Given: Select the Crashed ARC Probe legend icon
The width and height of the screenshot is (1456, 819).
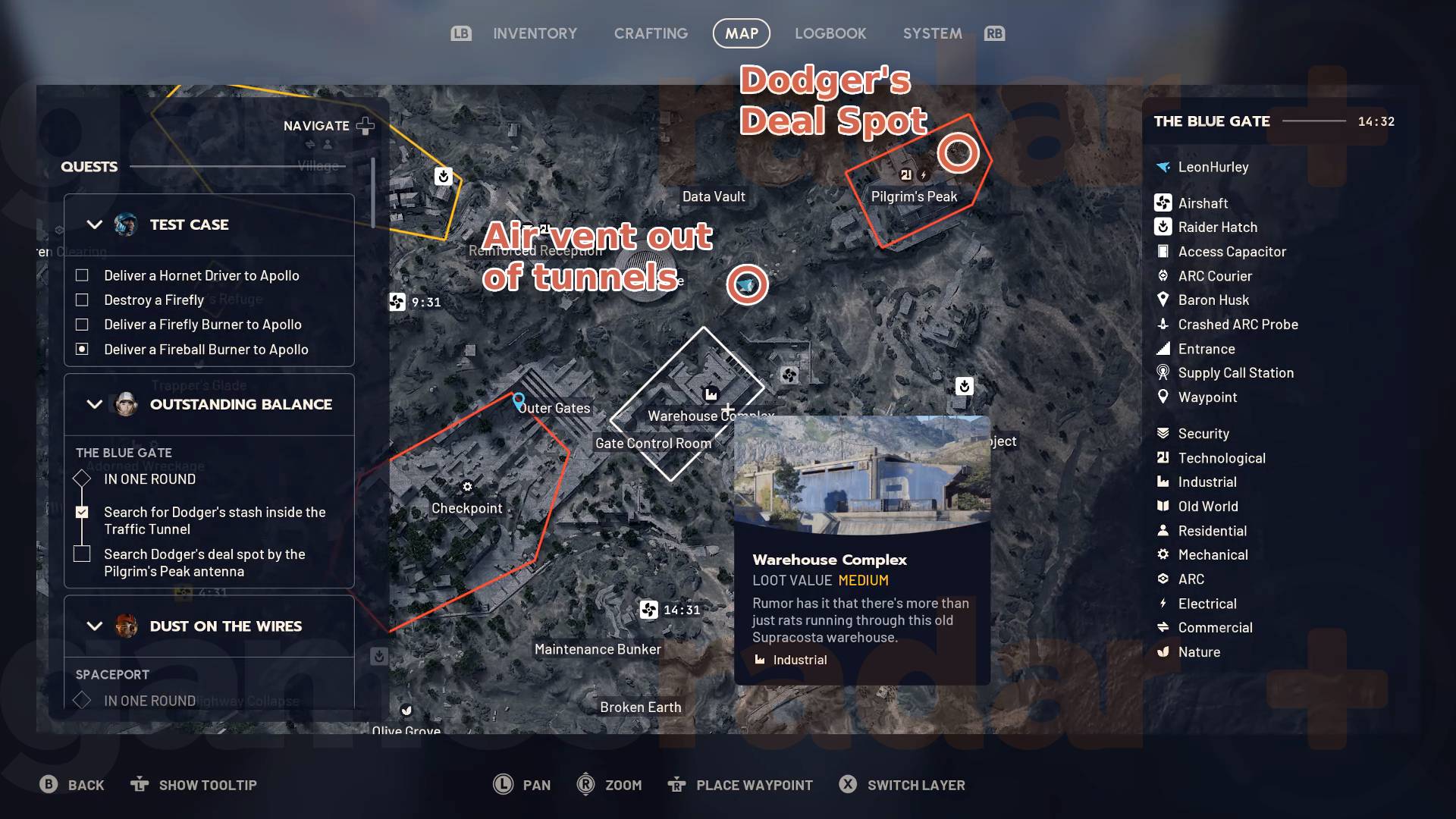Looking at the screenshot, I should click(x=1163, y=324).
